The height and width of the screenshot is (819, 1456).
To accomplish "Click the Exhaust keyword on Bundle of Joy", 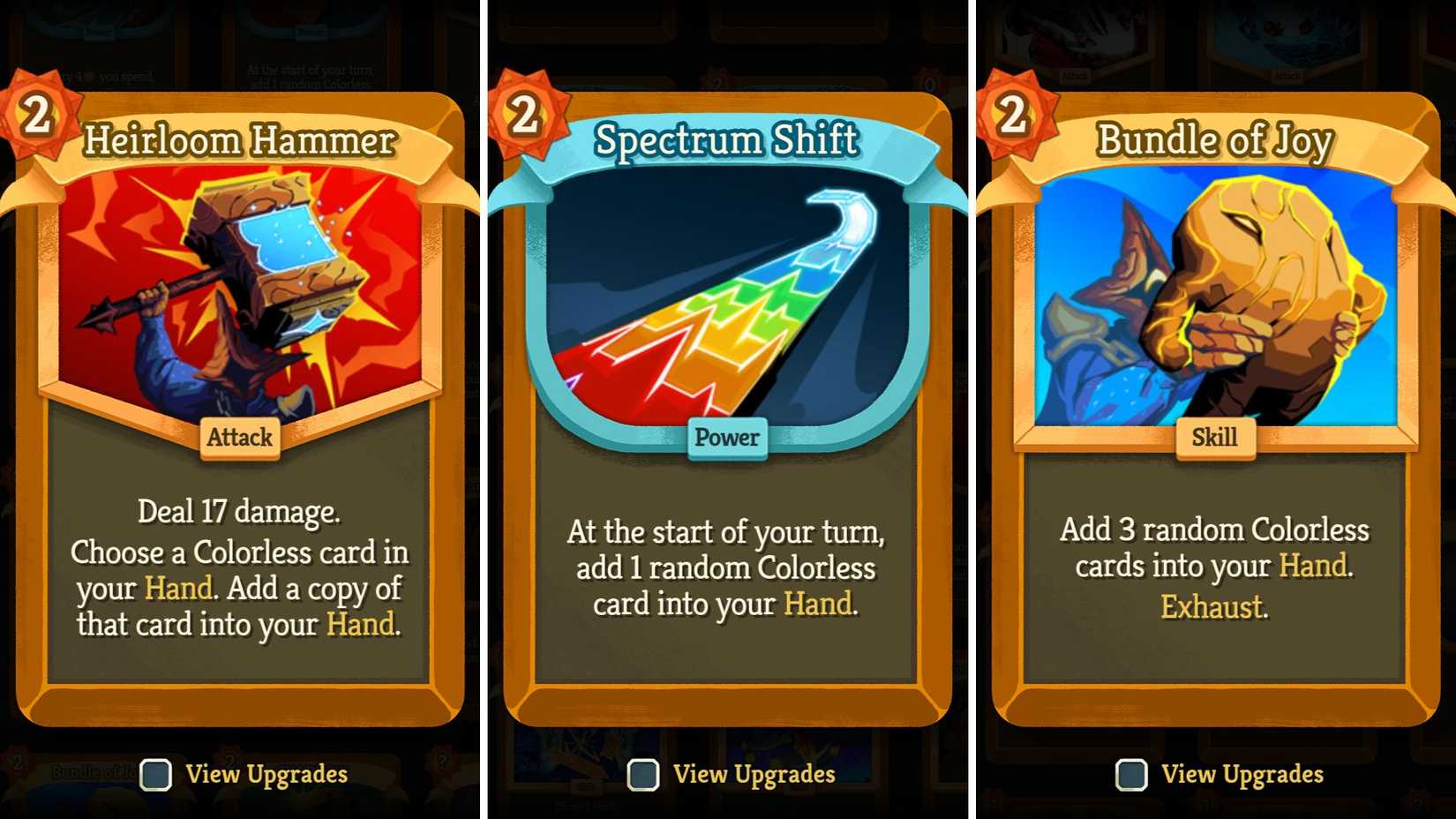I will (x=1212, y=607).
